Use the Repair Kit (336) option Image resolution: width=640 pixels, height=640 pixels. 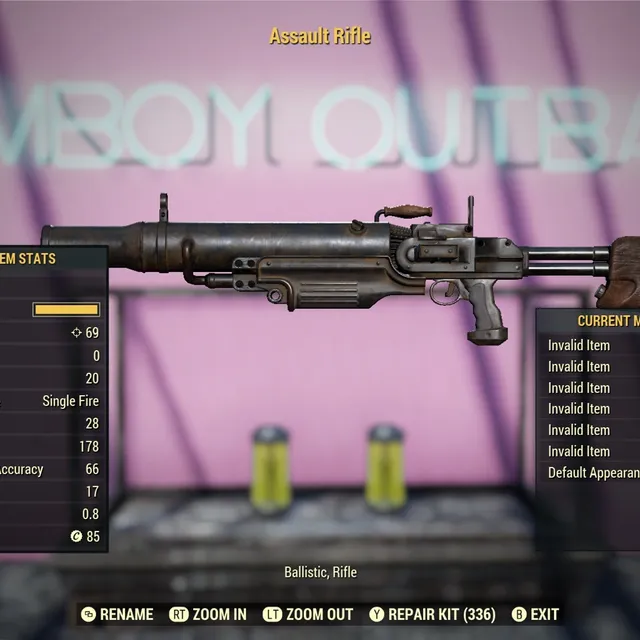[433, 614]
